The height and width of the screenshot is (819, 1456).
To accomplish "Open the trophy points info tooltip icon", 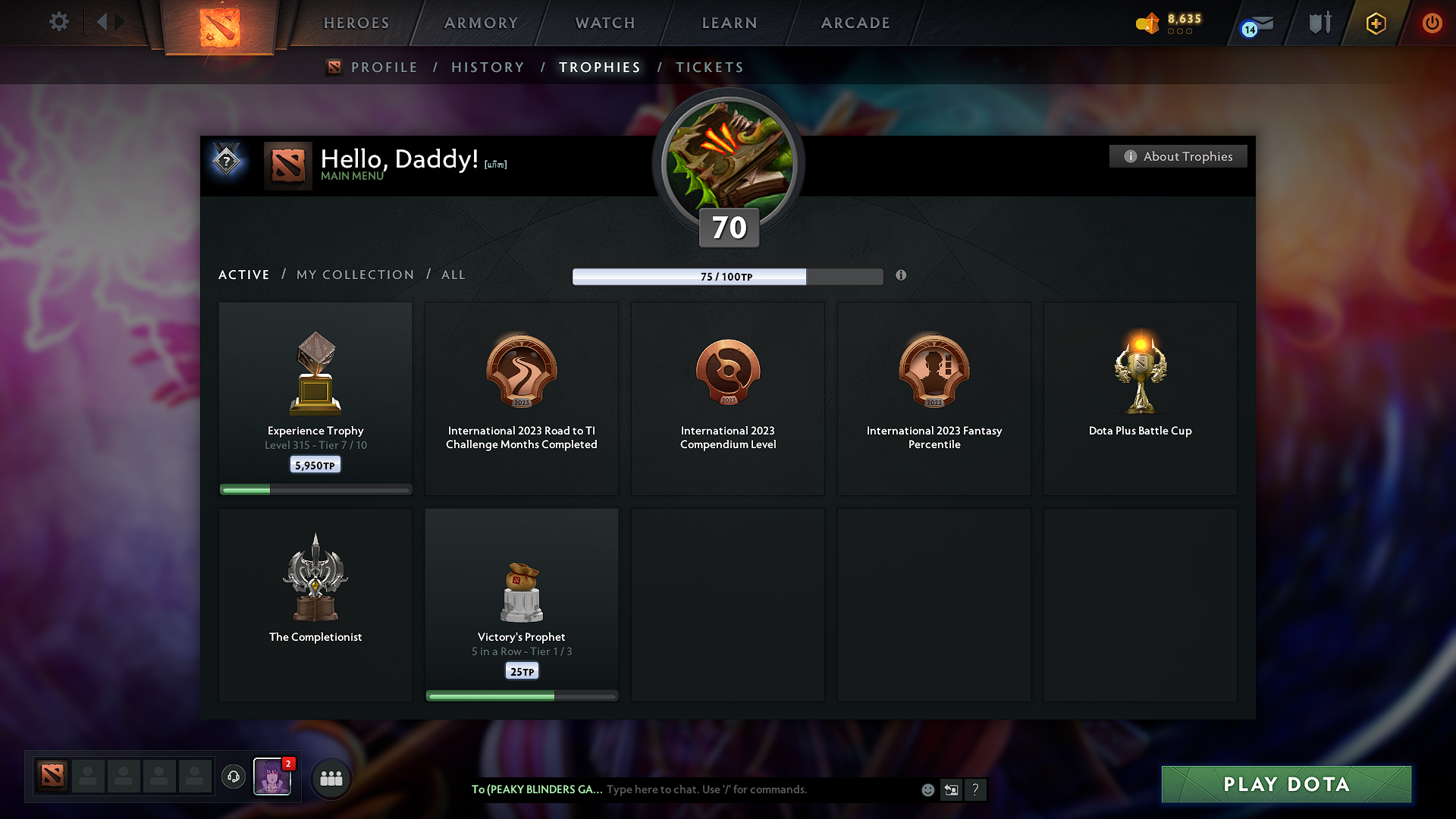I will pos(902,276).
